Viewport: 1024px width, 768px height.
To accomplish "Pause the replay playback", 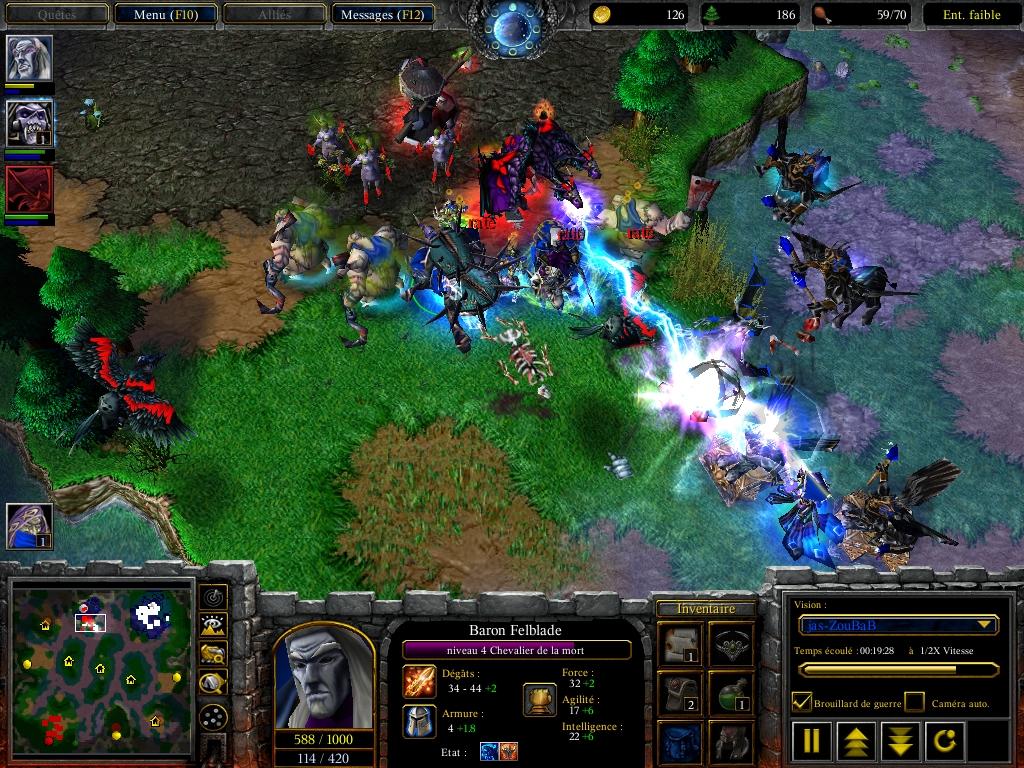I will point(811,741).
